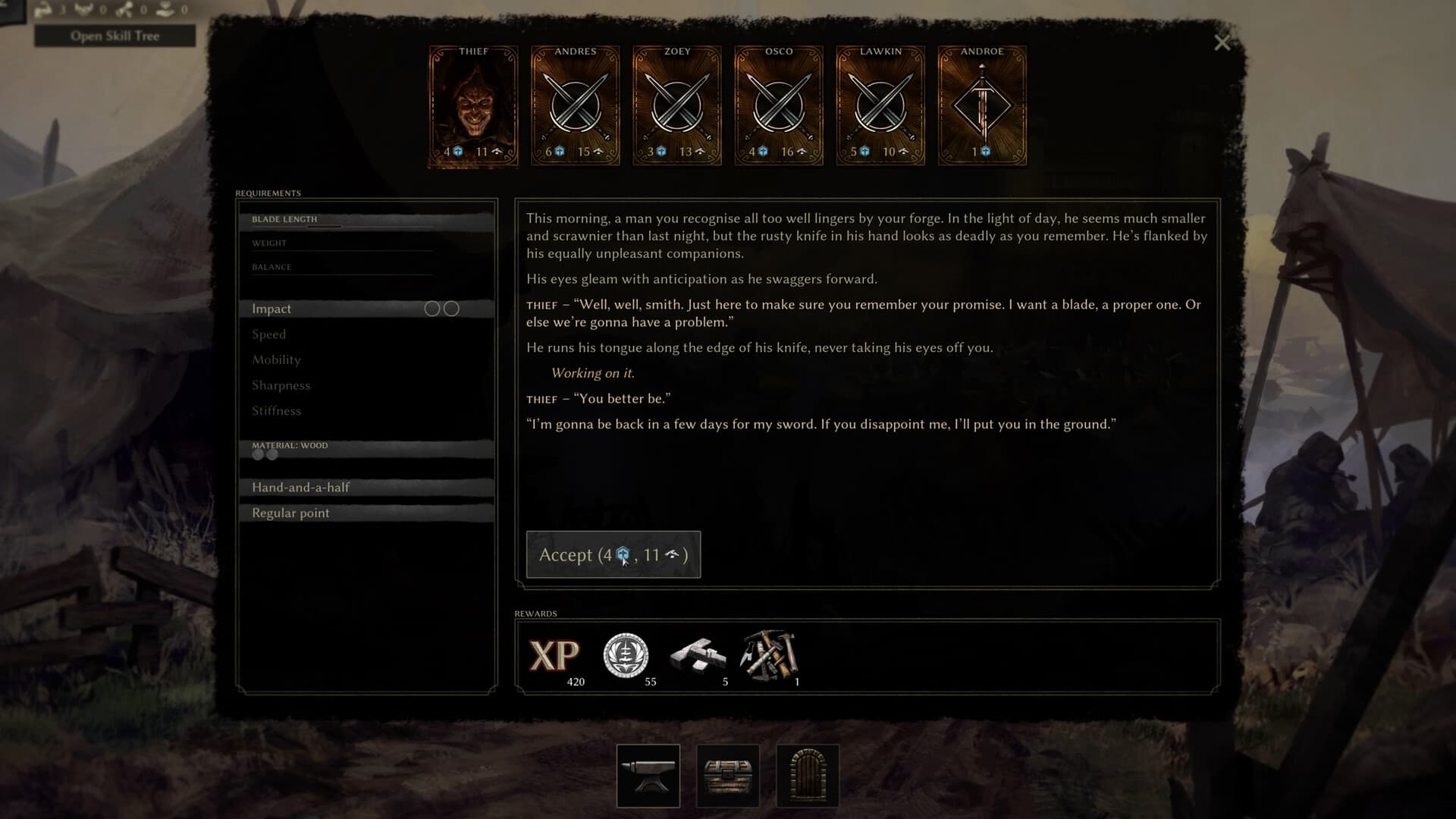Select the Zoey contract card
The height and width of the screenshot is (819, 1456).
pos(676,106)
